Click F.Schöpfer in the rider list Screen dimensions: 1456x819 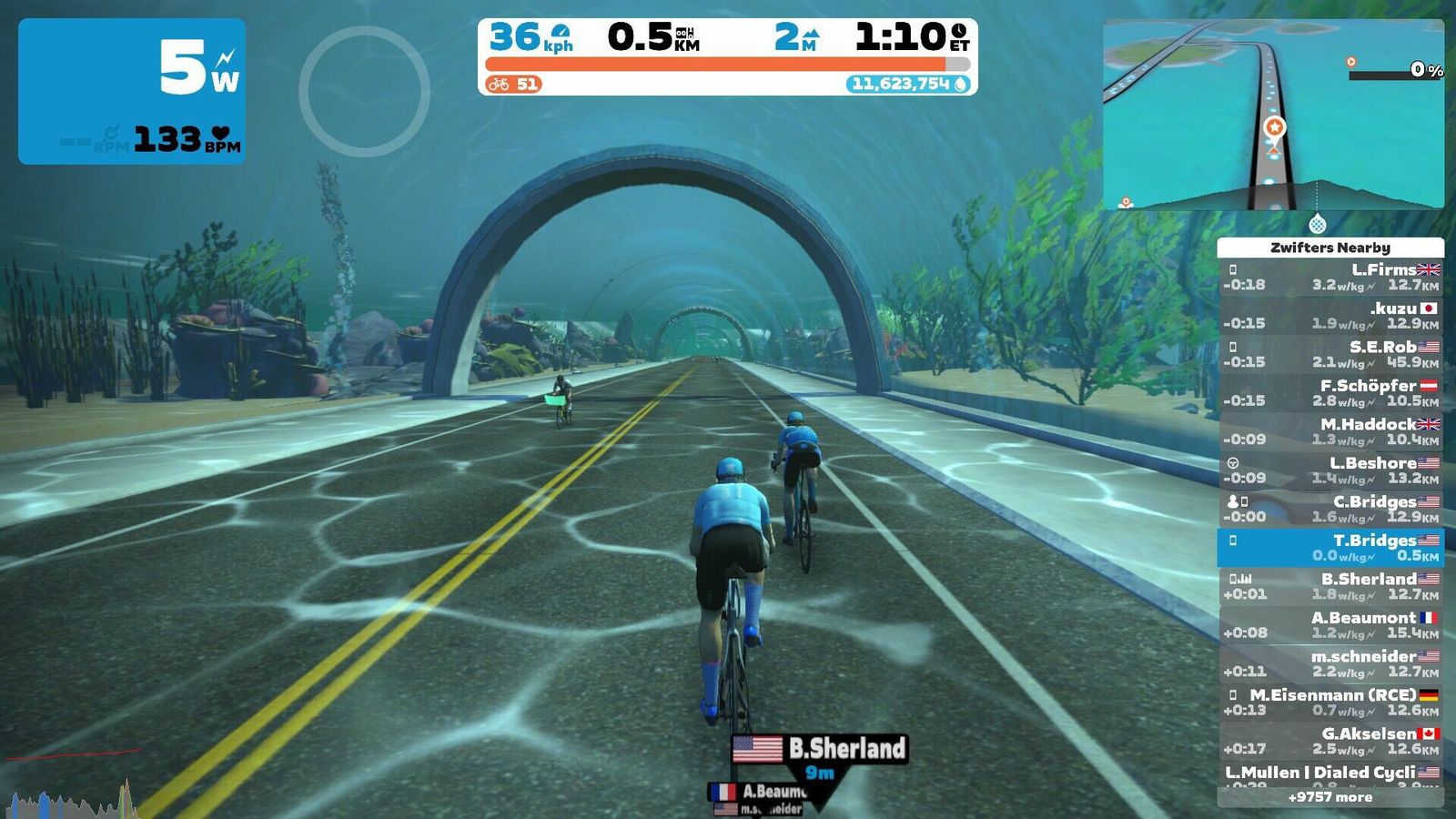[x=1330, y=392]
